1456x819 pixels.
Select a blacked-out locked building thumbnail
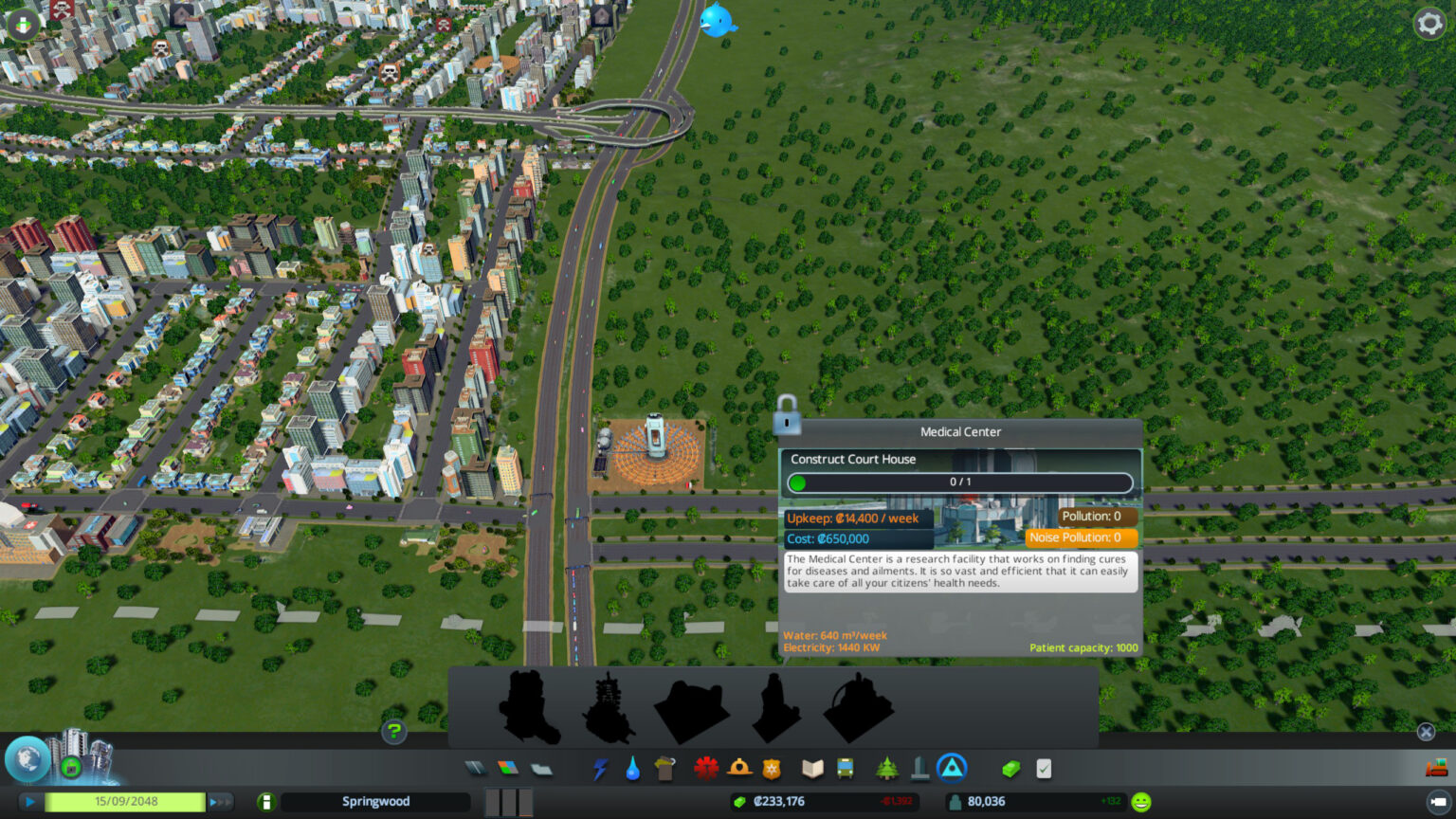[x=528, y=706]
